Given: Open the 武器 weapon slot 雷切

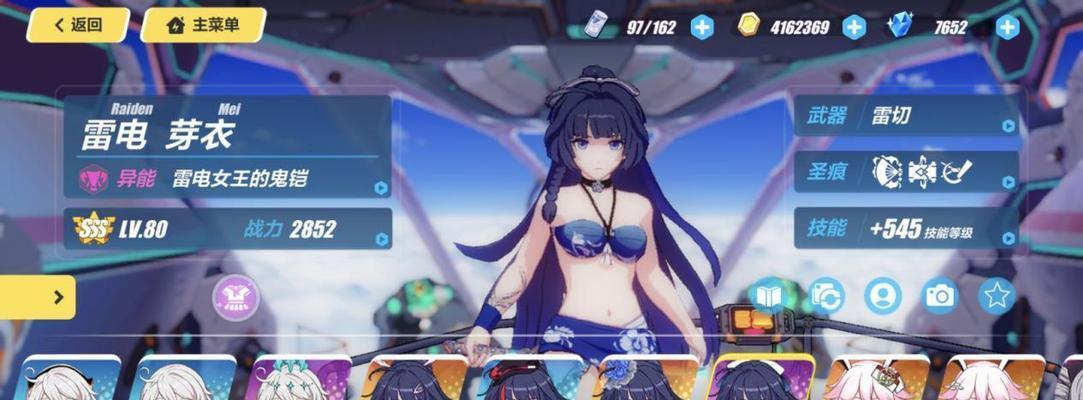Looking at the screenshot, I should click(x=906, y=116).
